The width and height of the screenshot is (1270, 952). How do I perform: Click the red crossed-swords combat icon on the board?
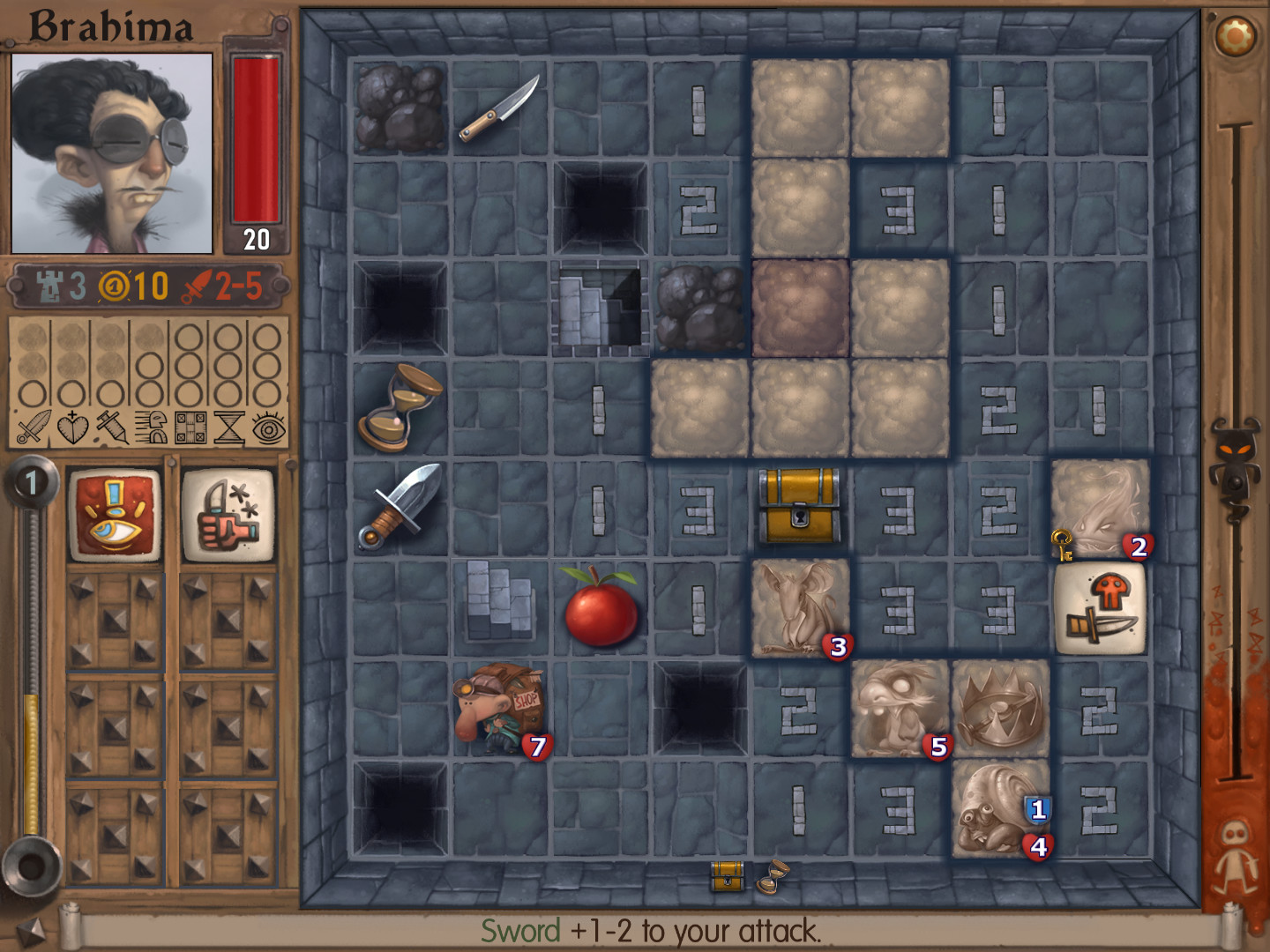pos(1102,610)
